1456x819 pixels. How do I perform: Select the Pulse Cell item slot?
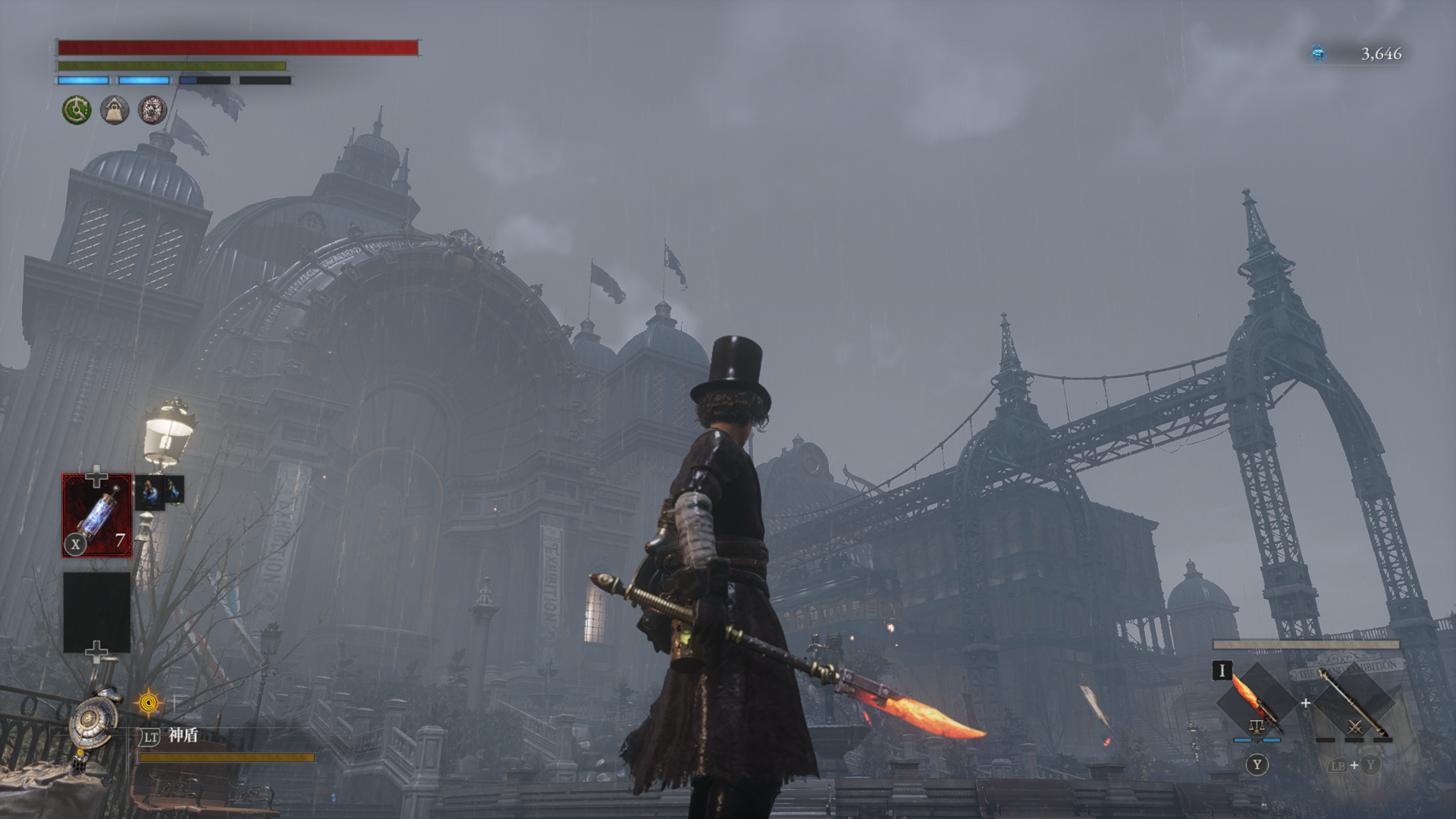tap(96, 516)
